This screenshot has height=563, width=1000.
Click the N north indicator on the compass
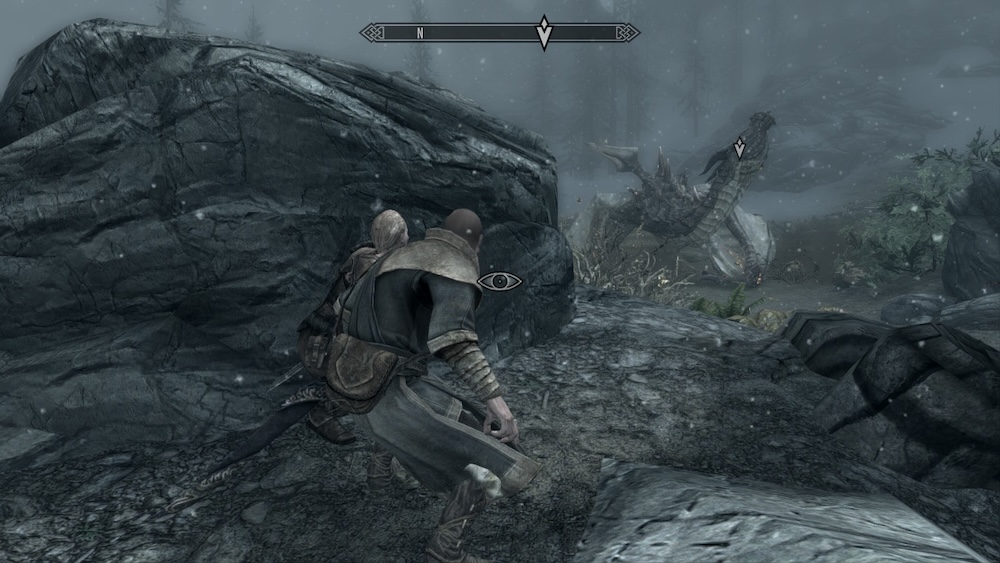[421, 33]
